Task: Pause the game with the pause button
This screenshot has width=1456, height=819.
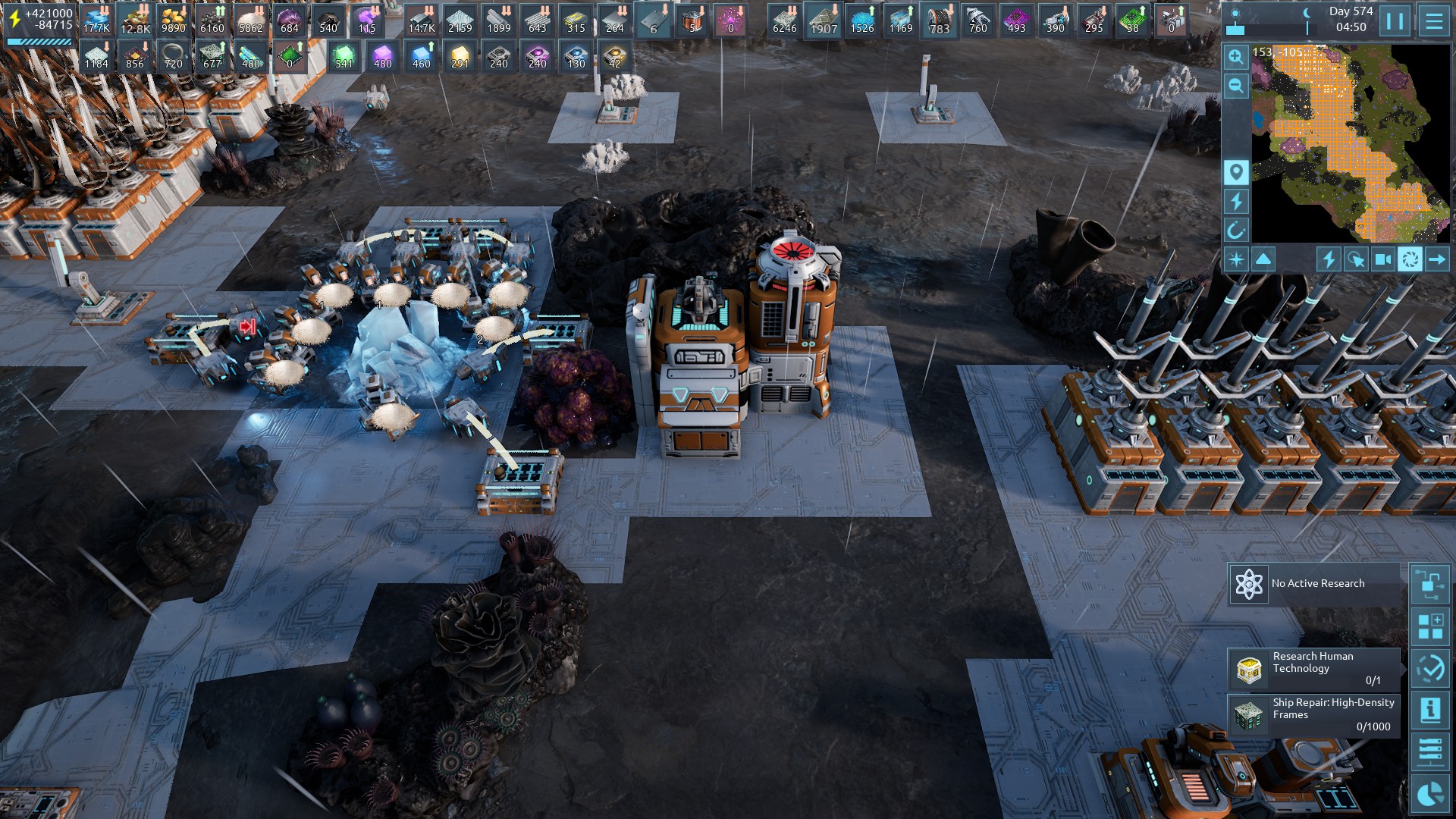Action: coord(1395,20)
